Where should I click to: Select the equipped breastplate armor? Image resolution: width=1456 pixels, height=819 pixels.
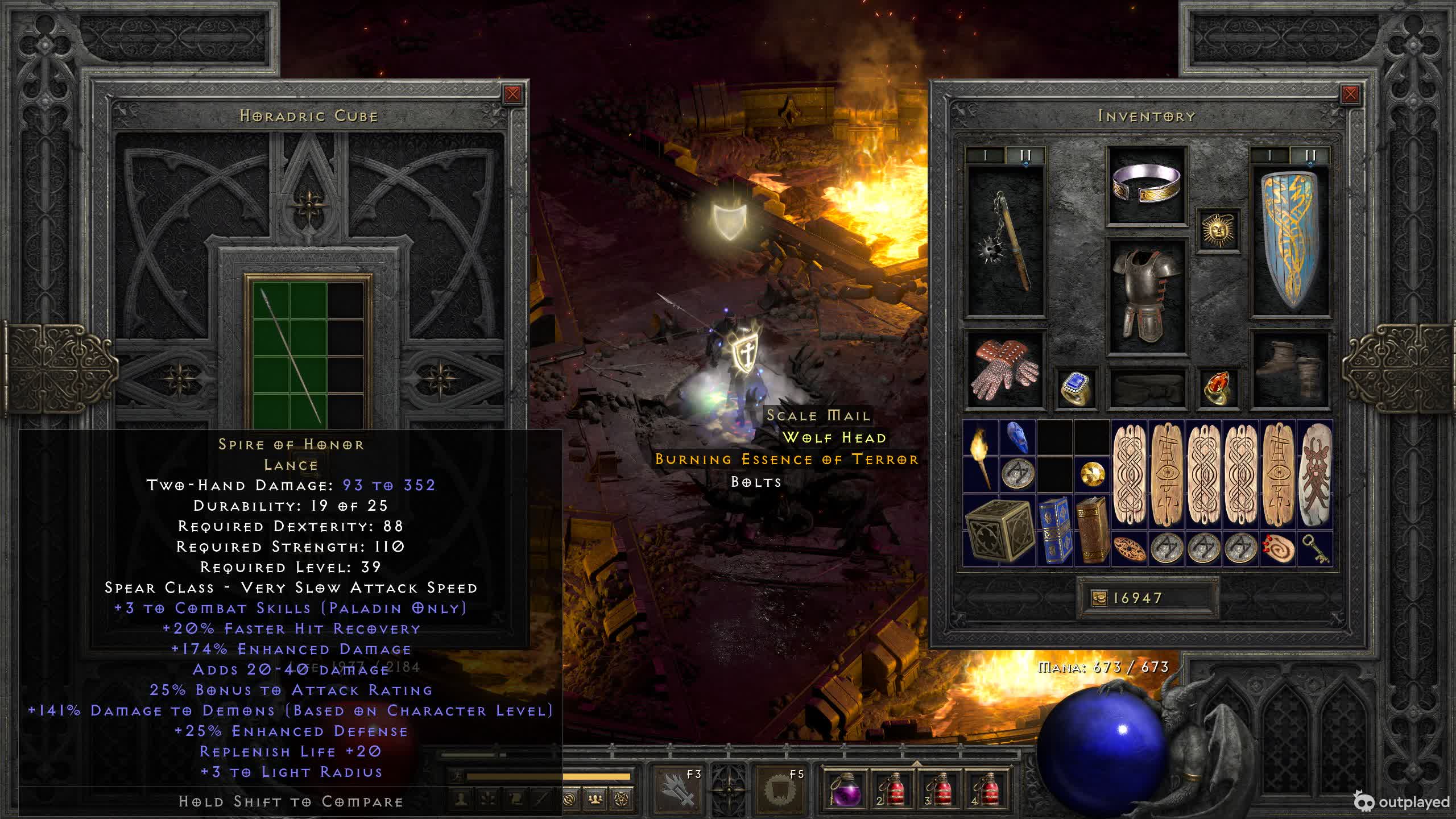[x=1147, y=296]
